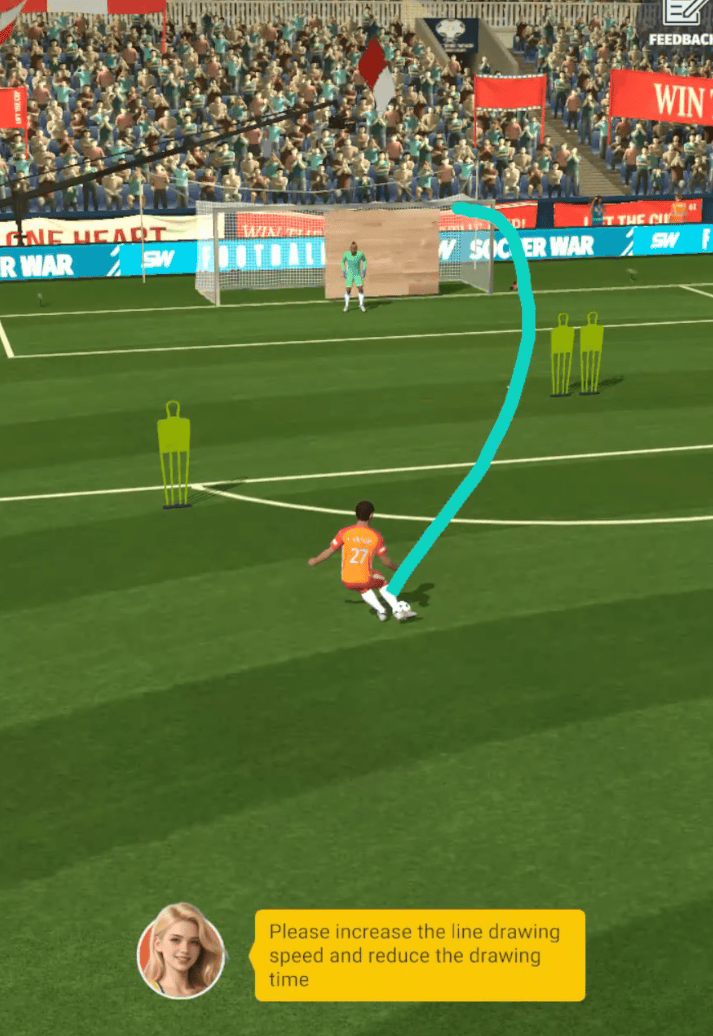This screenshot has width=713, height=1036.
Task: Tap the yellow drawing speed hint bubble
Action: click(419, 955)
